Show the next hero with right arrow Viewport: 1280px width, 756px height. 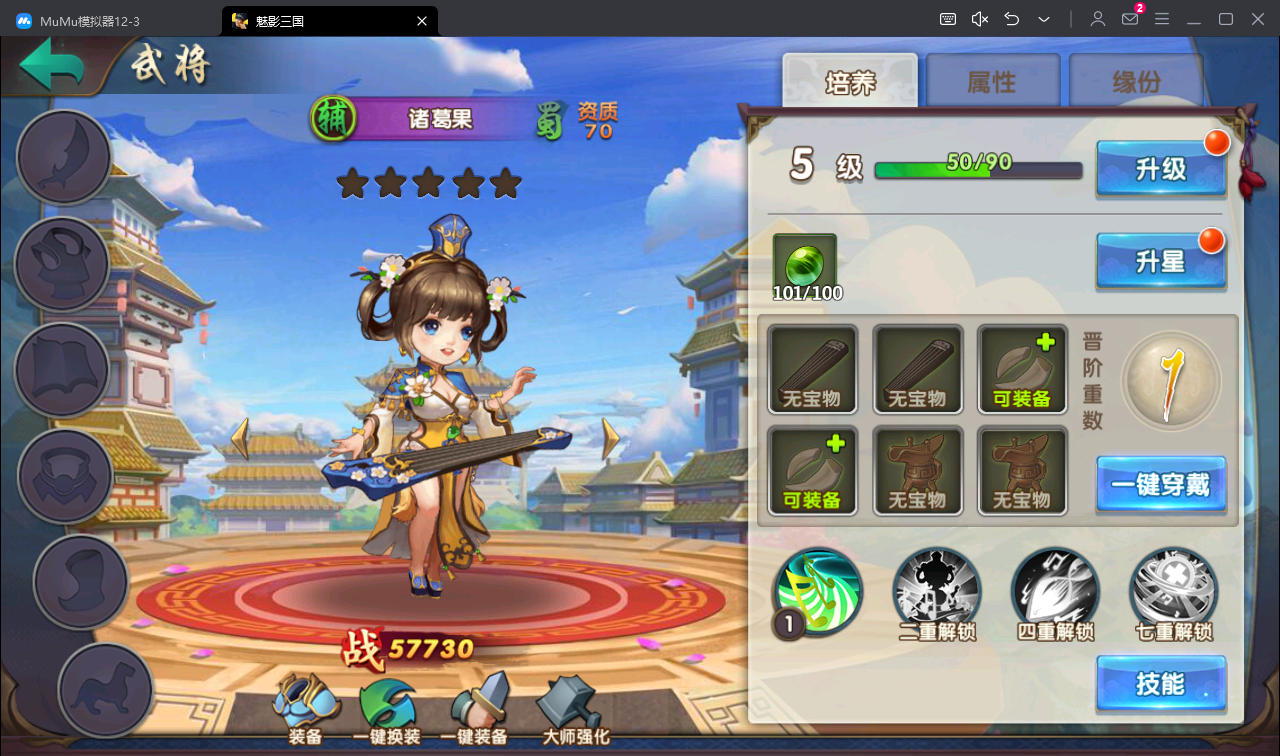click(611, 438)
